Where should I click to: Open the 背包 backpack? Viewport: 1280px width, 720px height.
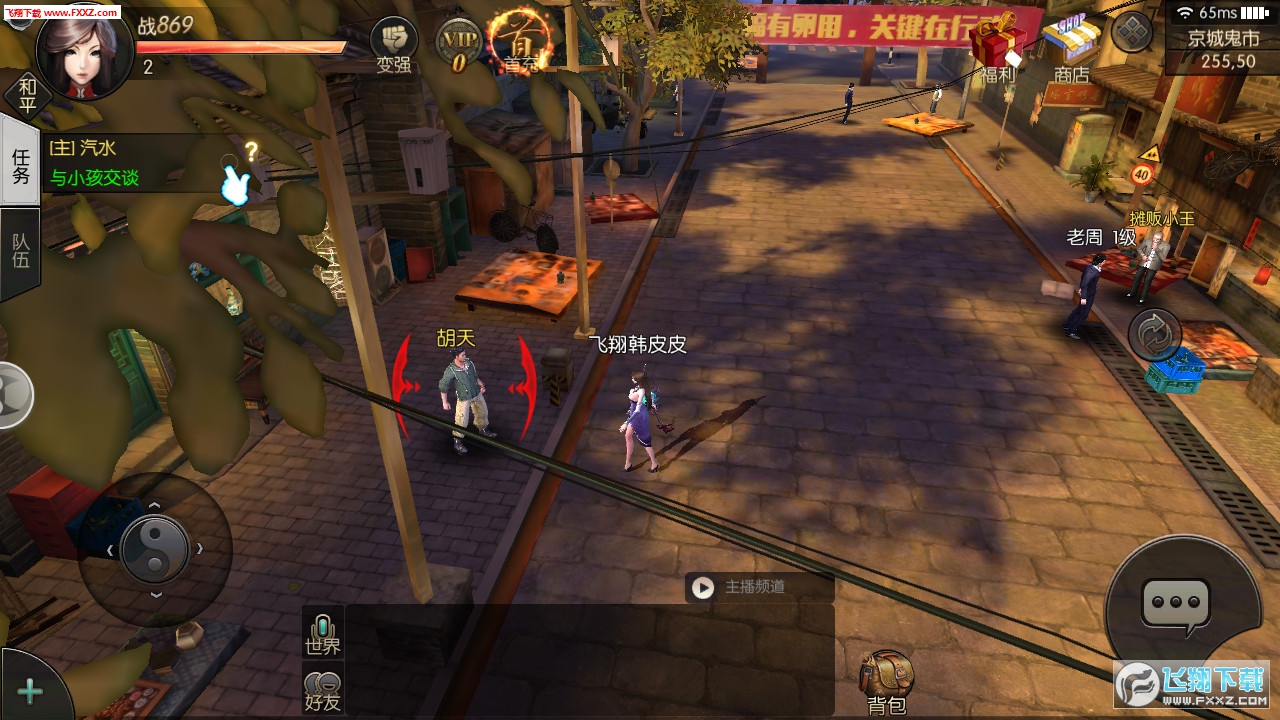[886, 684]
